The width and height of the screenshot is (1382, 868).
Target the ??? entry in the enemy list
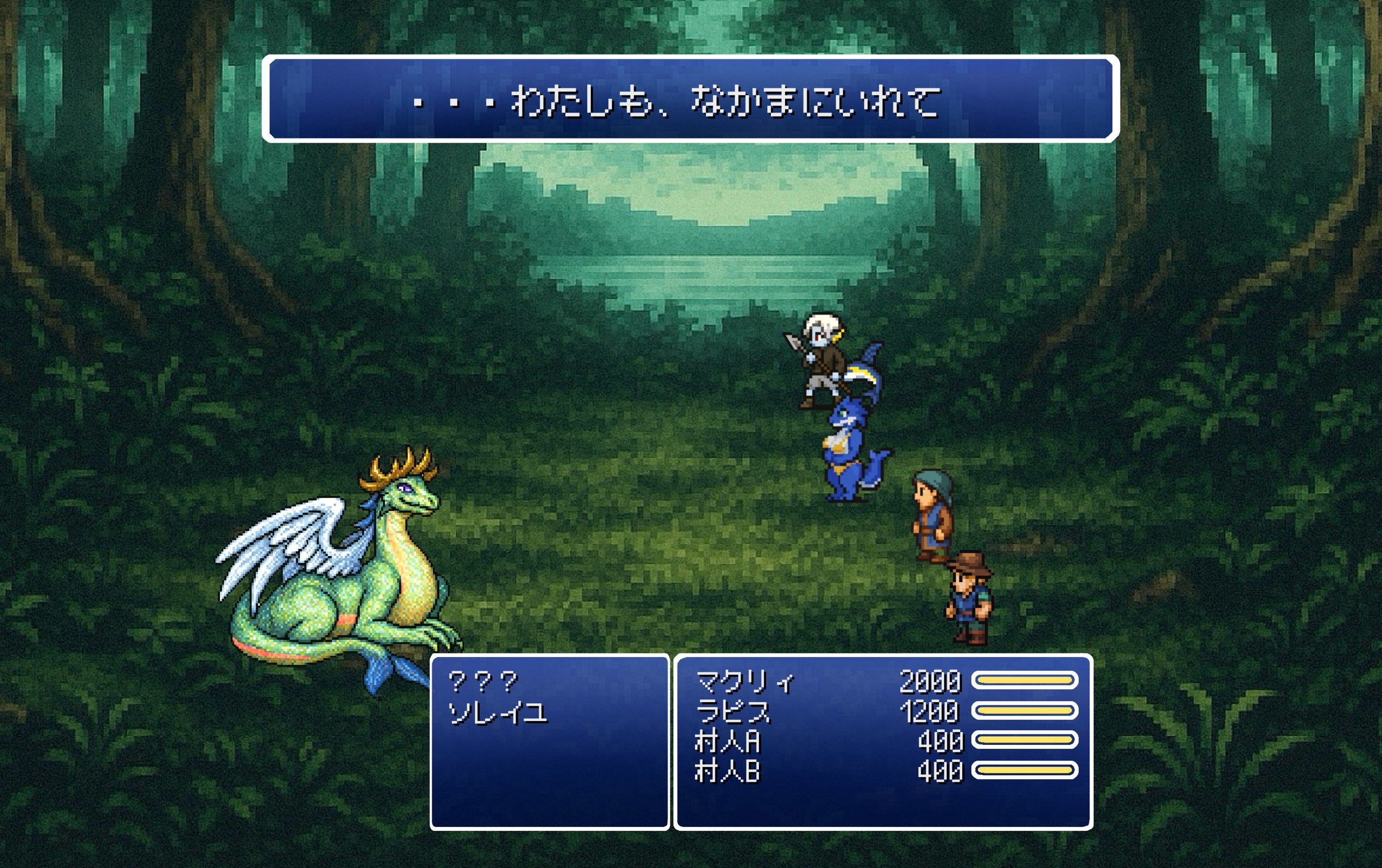[x=483, y=682]
